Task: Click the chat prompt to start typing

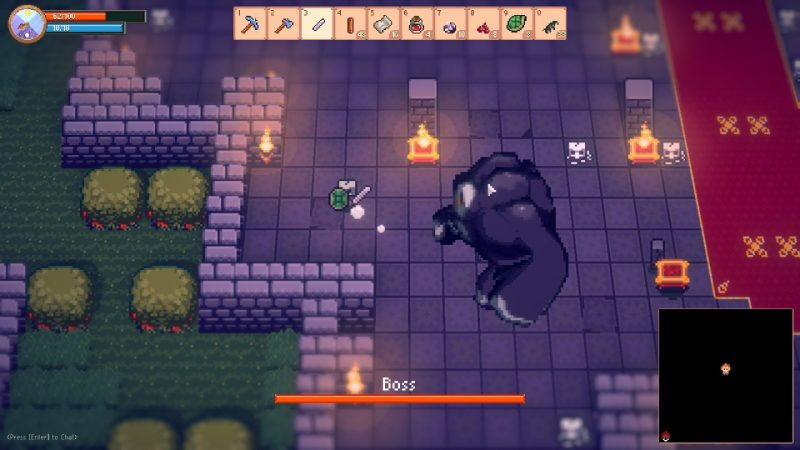Action: pyautogui.click(x=43, y=437)
